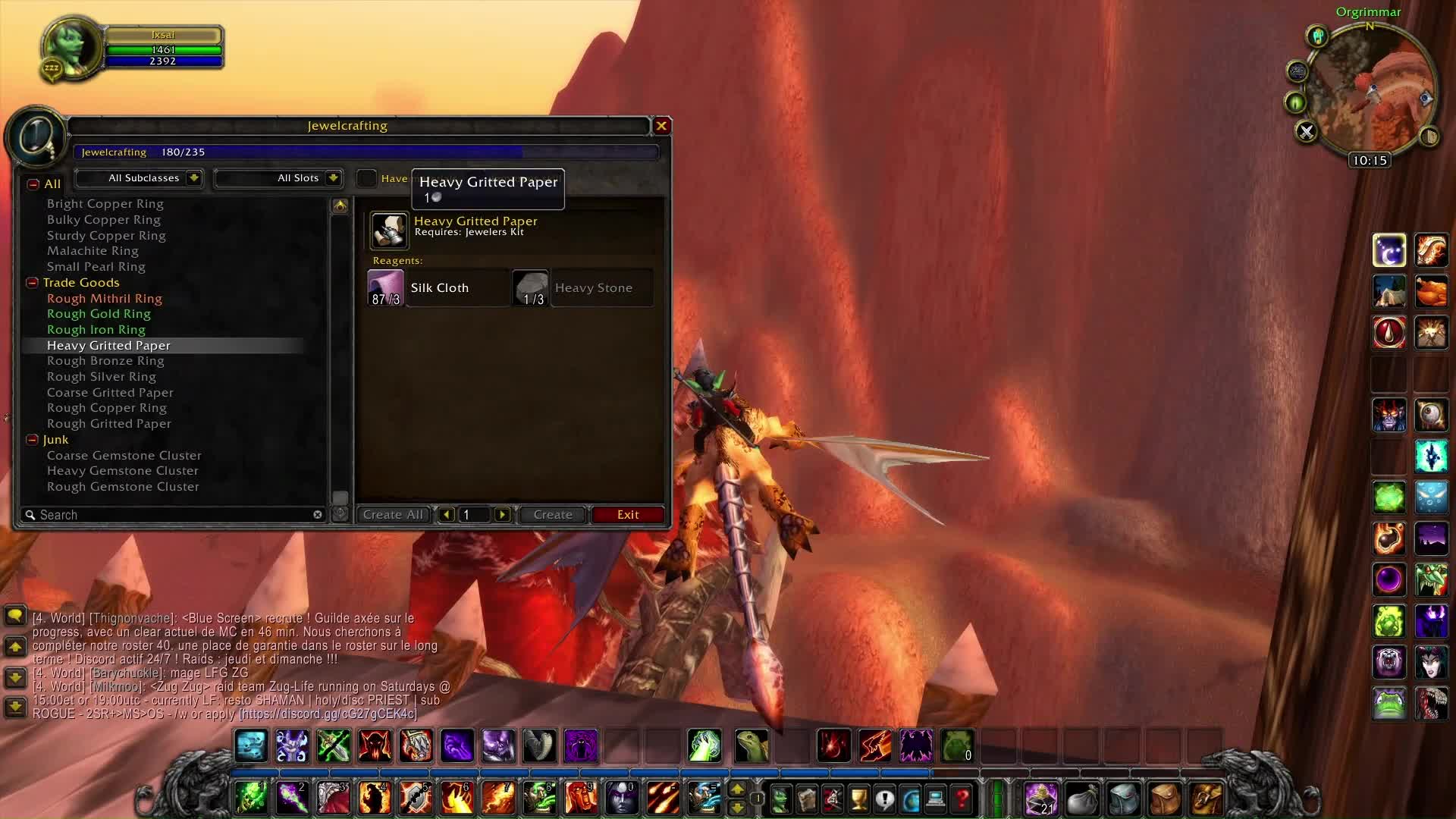Image resolution: width=1456 pixels, height=819 pixels.
Task: Collapse the Junk category
Action: click(x=33, y=440)
